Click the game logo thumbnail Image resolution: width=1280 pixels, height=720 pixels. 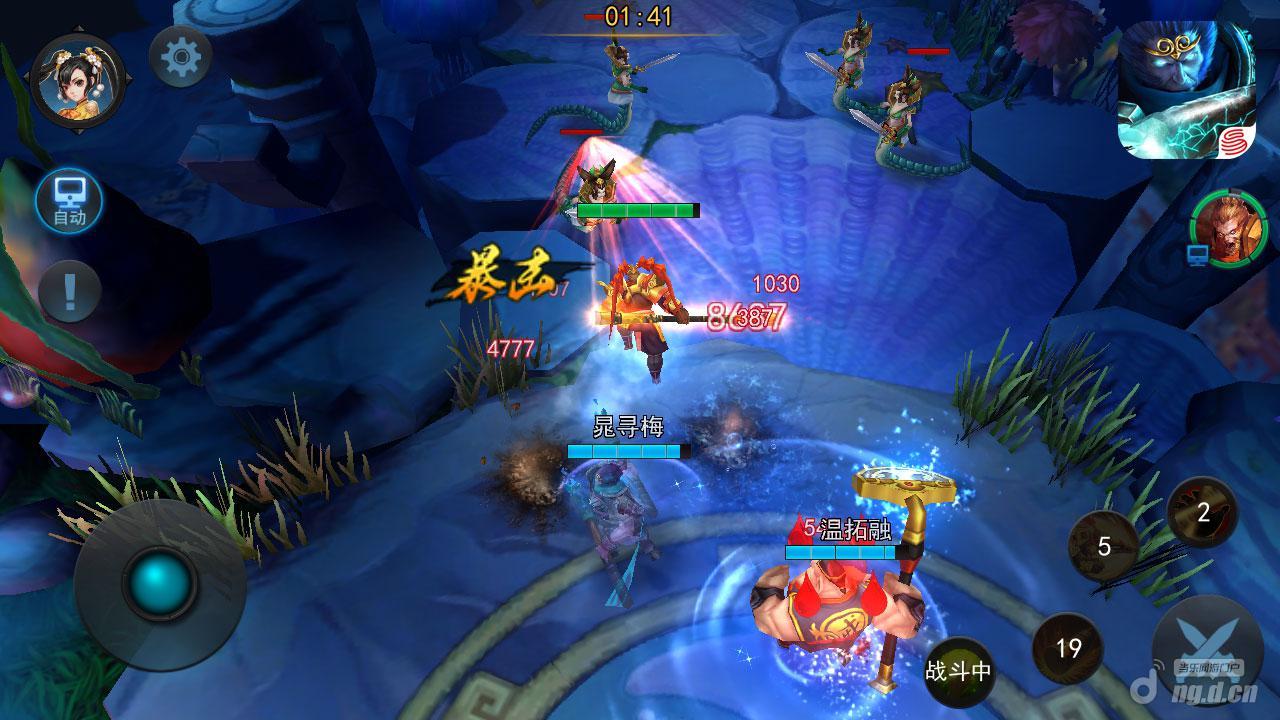1186,90
